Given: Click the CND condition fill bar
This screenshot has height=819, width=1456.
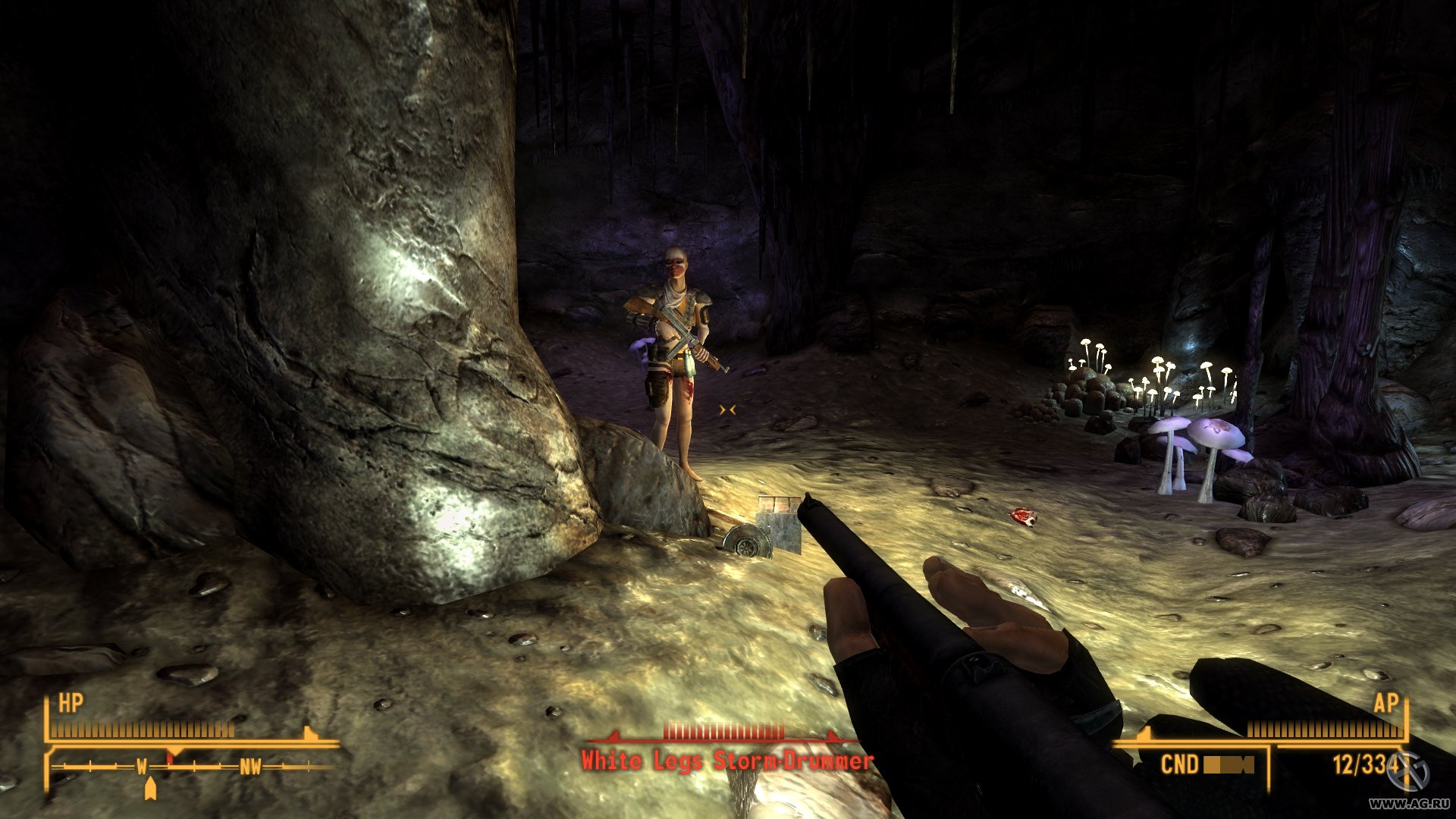Looking at the screenshot, I should 1227,764.
